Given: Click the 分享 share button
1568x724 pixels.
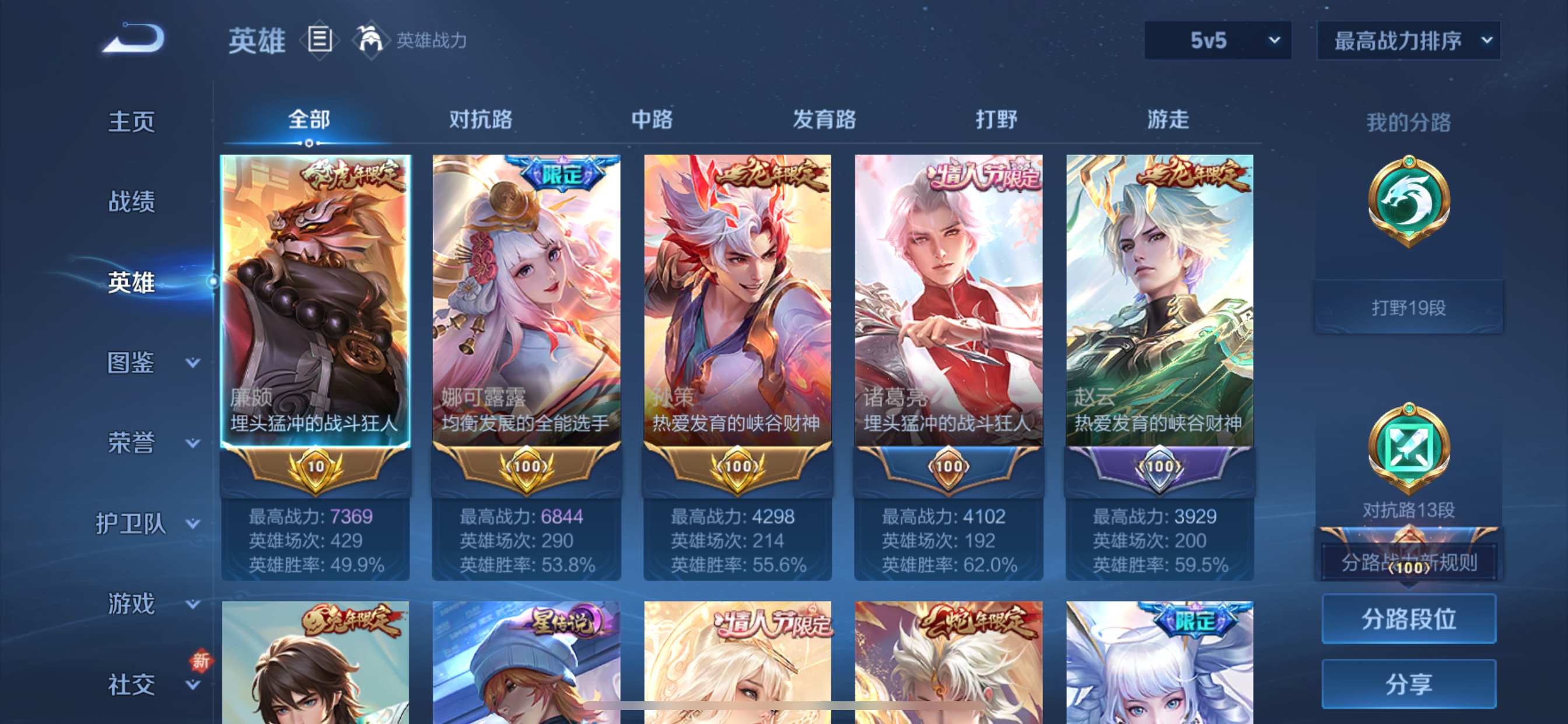Looking at the screenshot, I should [x=1409, y=684].
